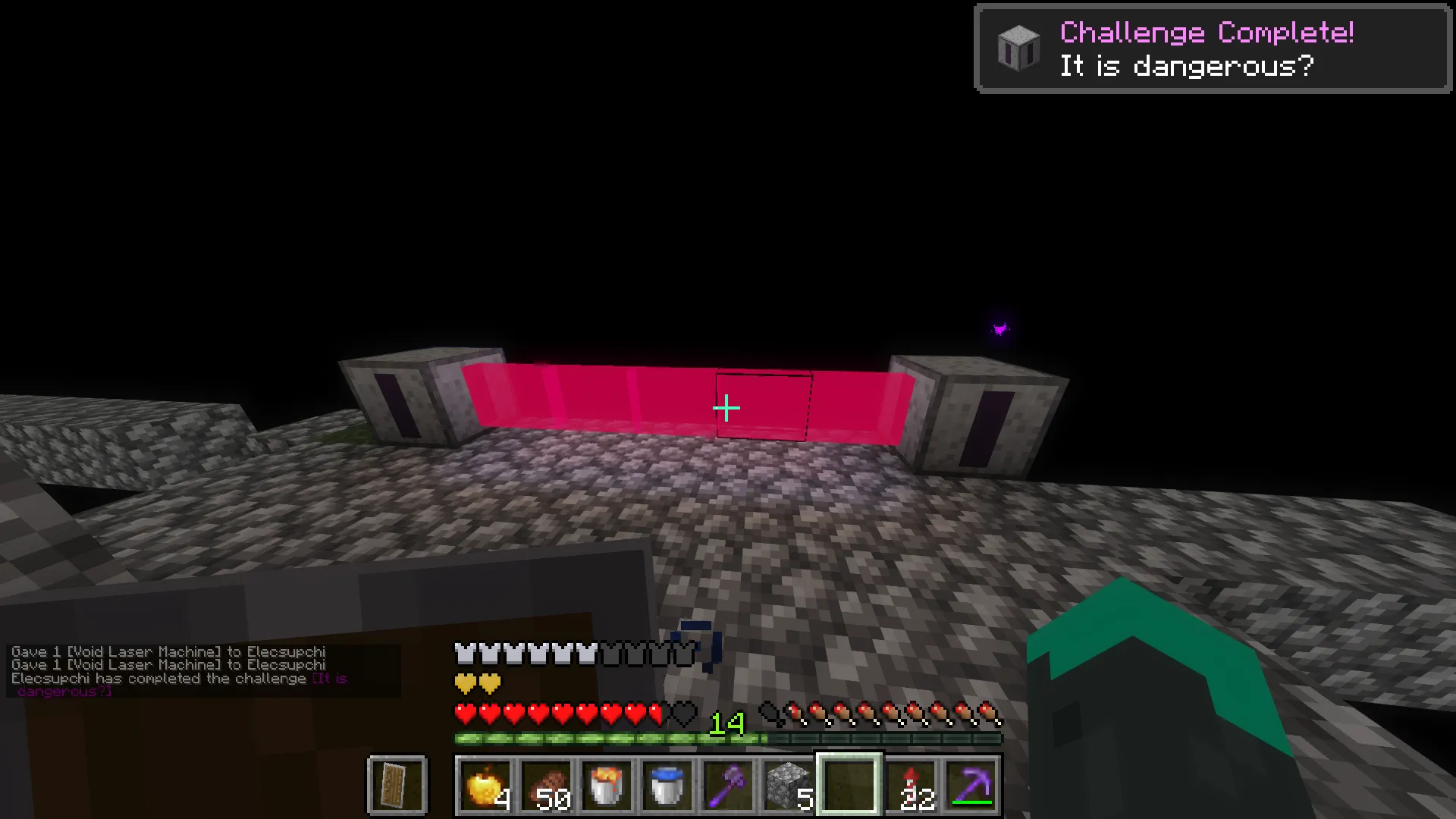Select the stack of 50 brown items
This screenshot has height=819, width=1456.
[x=545, y=785]
